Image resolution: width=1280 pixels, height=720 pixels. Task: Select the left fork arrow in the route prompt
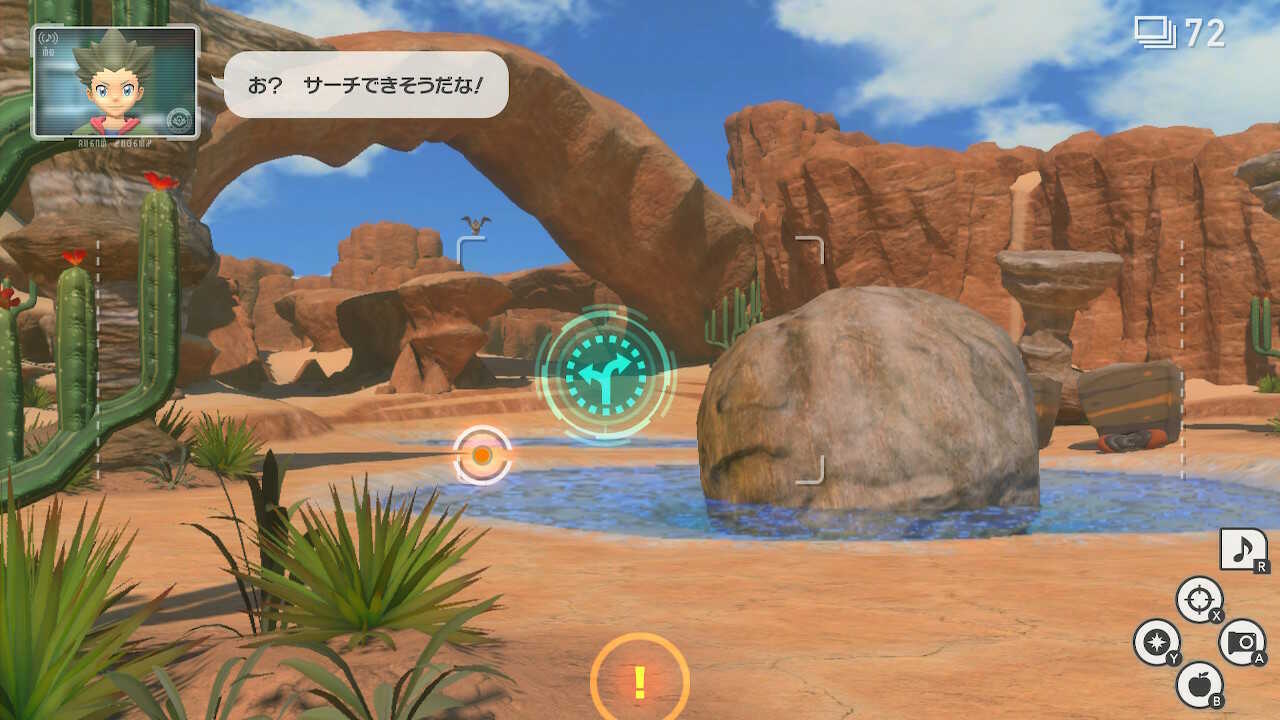pyautogui.click(x=582, y=372)
